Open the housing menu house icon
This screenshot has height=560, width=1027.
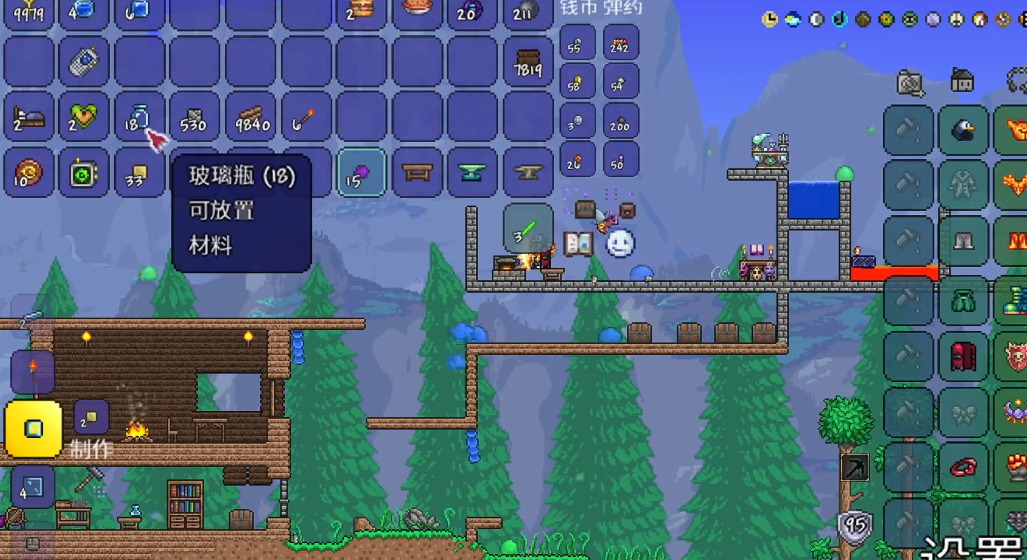tap(962, 80)
